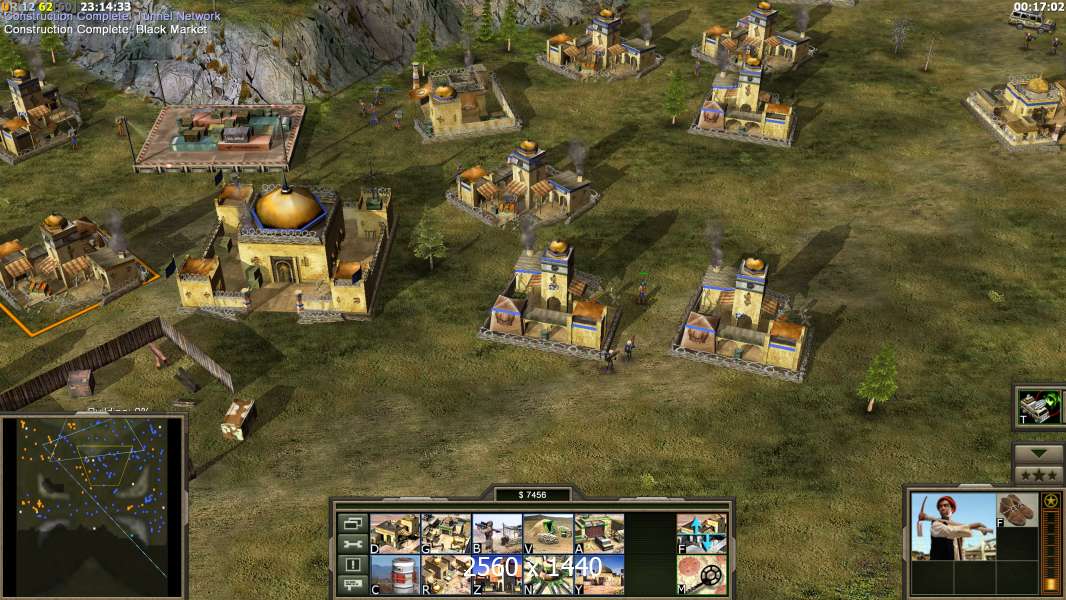Choose the build icon with hotkey Z
Image resolution: width=1066 pixels, height=600 pixels.
tap(497, 574)
